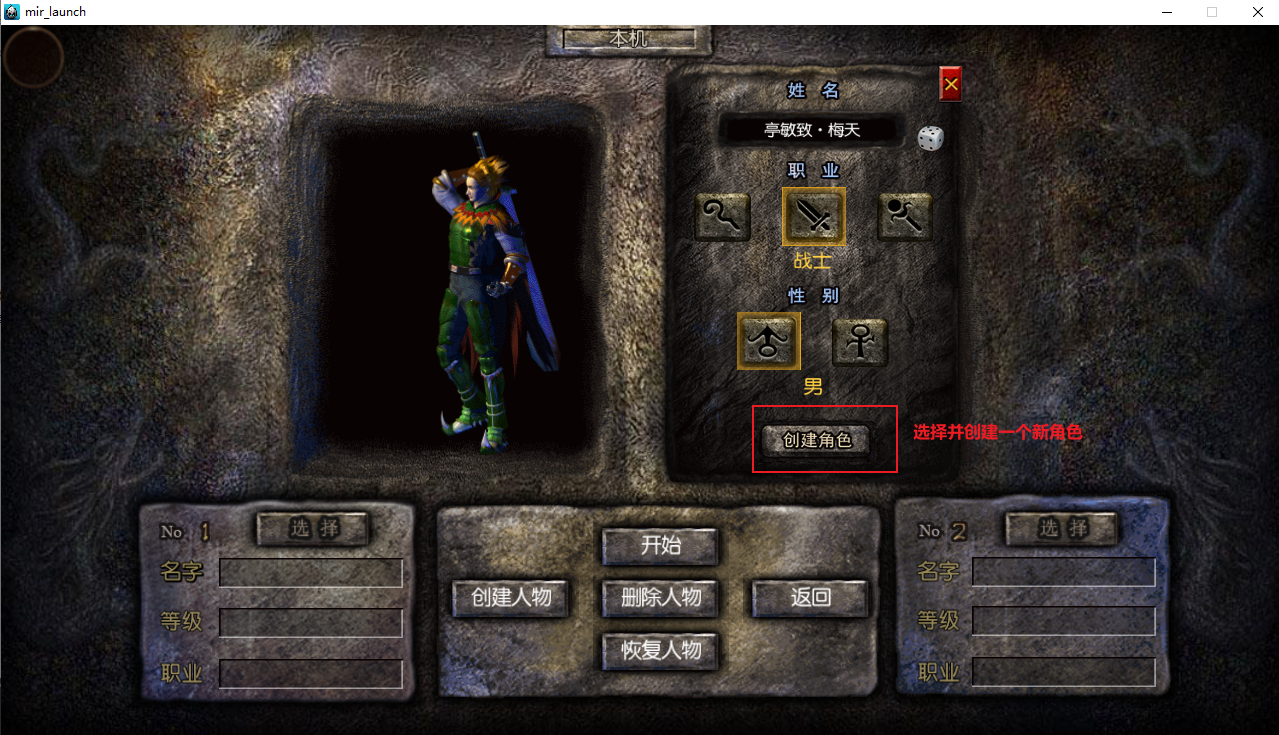Choose the class icon left of the sword
Viewport: 1279px width, 735px height.
(722, 216)
